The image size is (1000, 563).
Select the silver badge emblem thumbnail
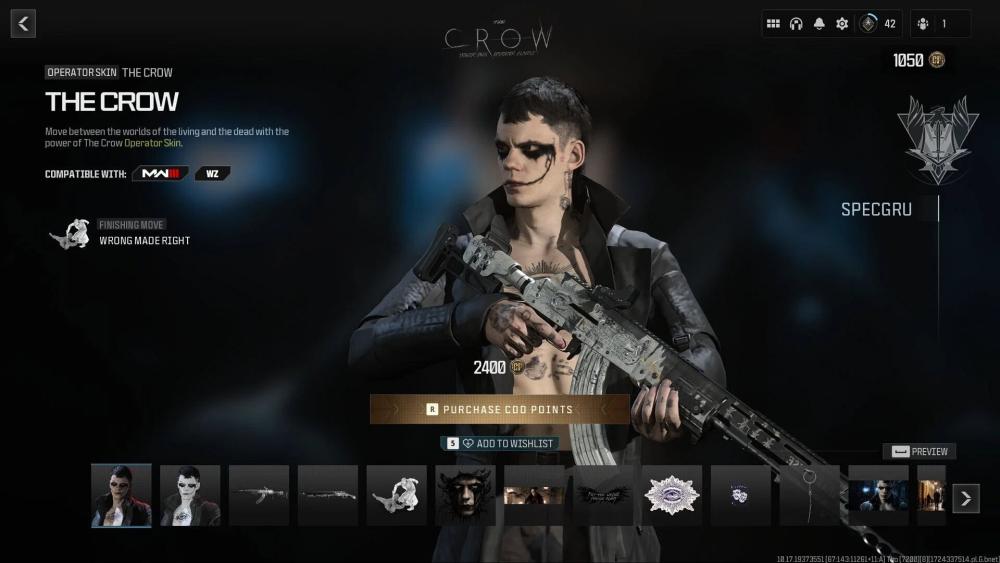(672, 495)
